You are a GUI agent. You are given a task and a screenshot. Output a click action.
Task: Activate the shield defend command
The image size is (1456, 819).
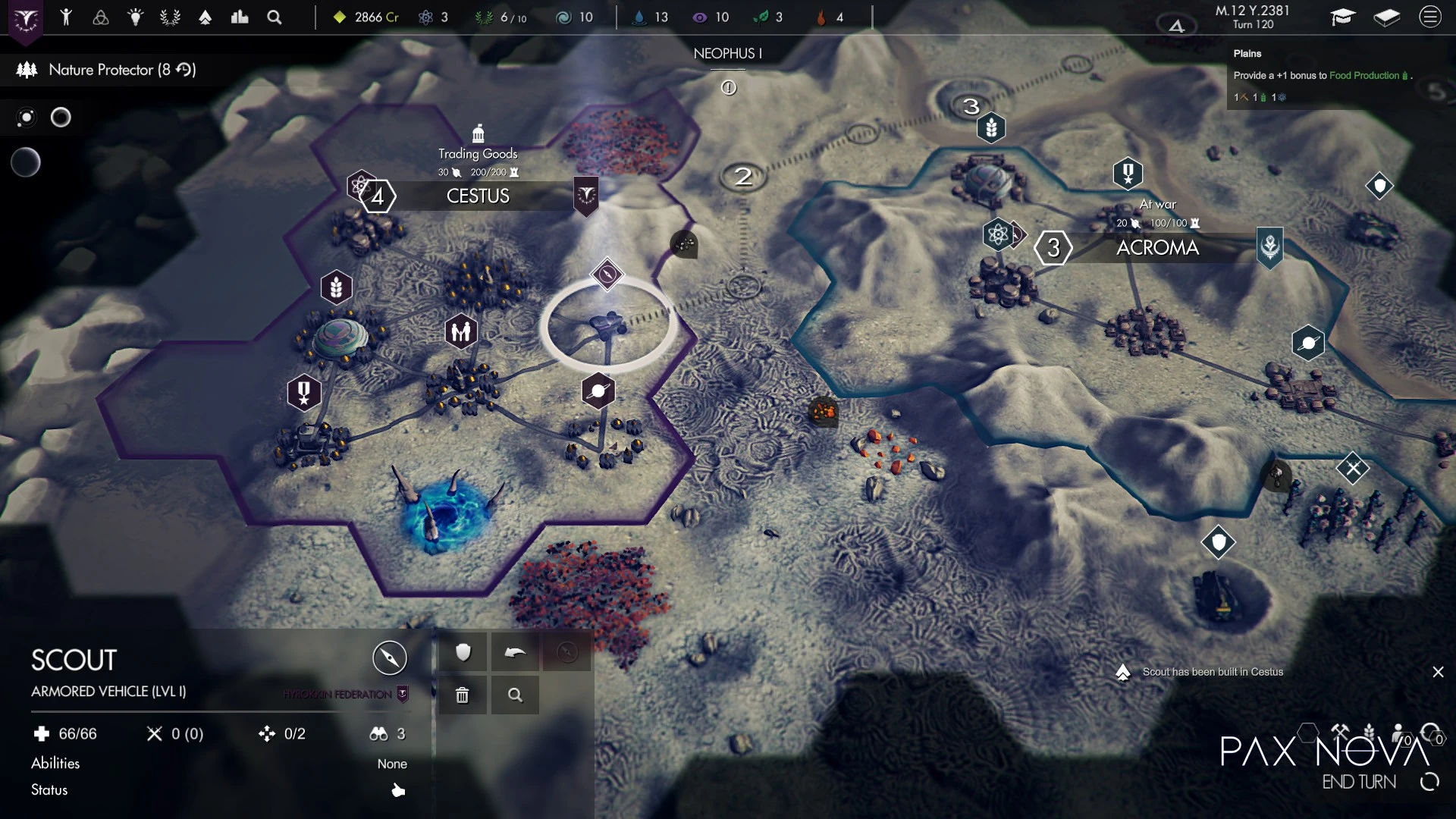[x=463, y=652]
